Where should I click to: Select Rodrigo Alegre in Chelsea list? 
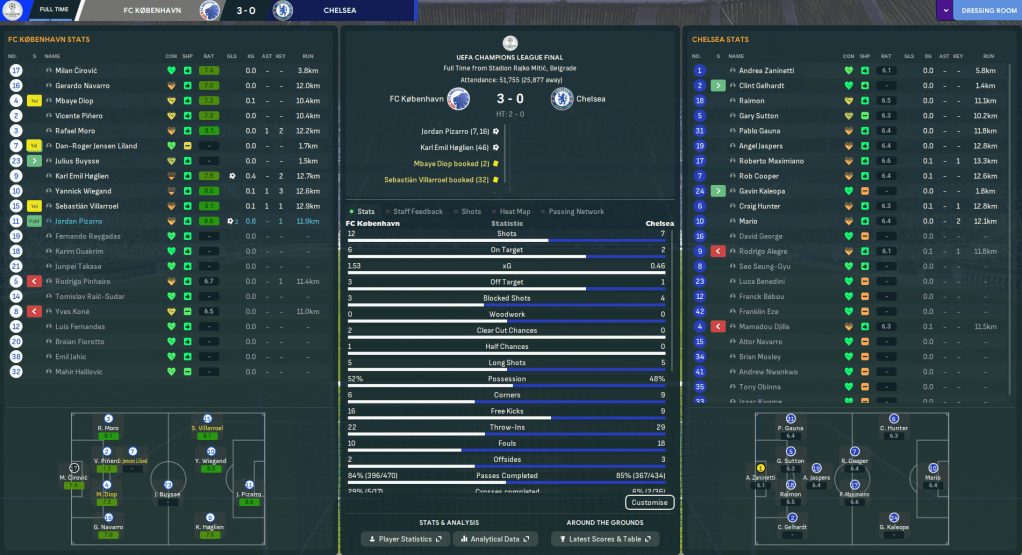point(763,251)
